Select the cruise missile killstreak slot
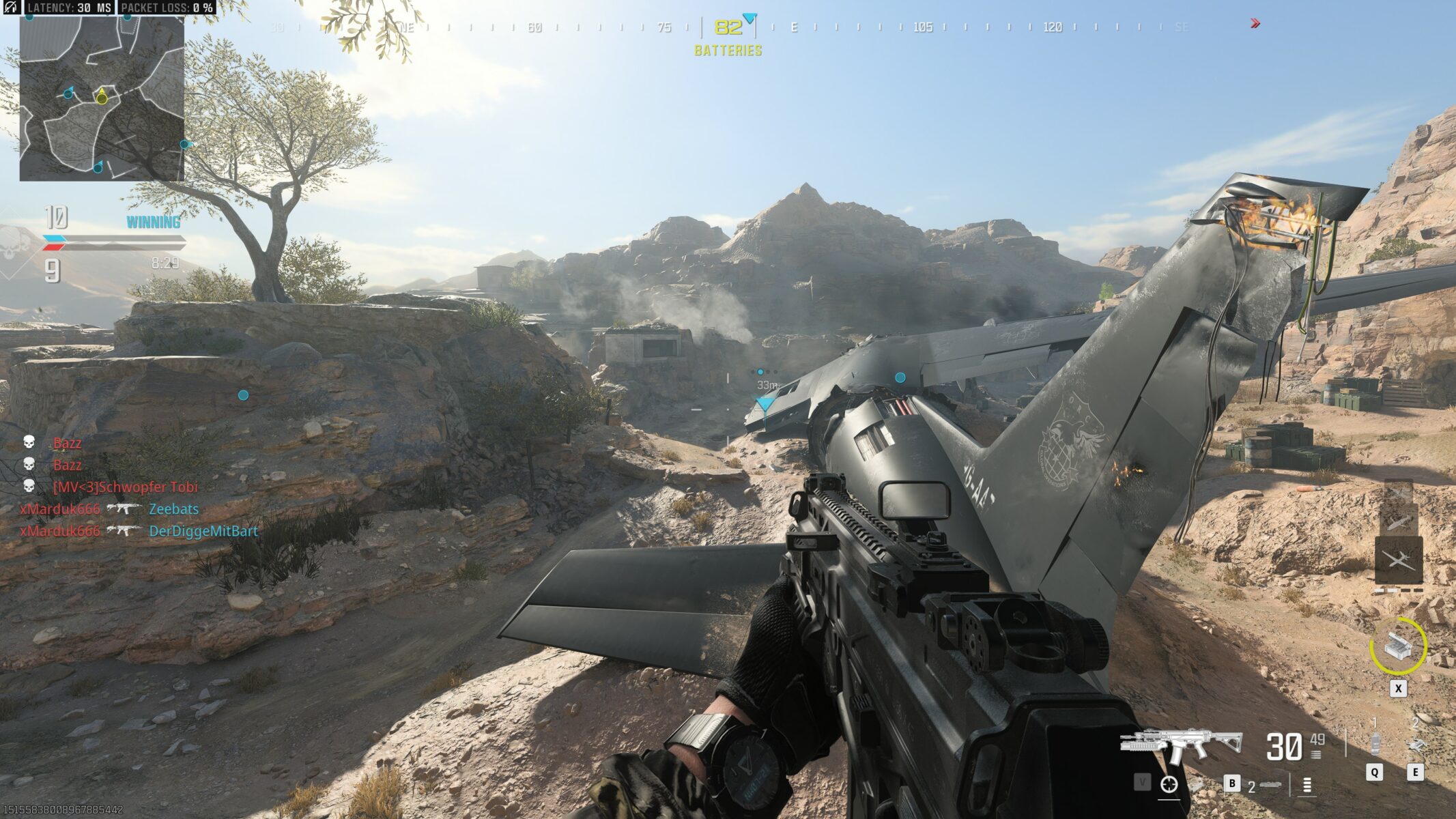Image resolution: width=1456 pixels, height=819 pixels. point(1397,521)
